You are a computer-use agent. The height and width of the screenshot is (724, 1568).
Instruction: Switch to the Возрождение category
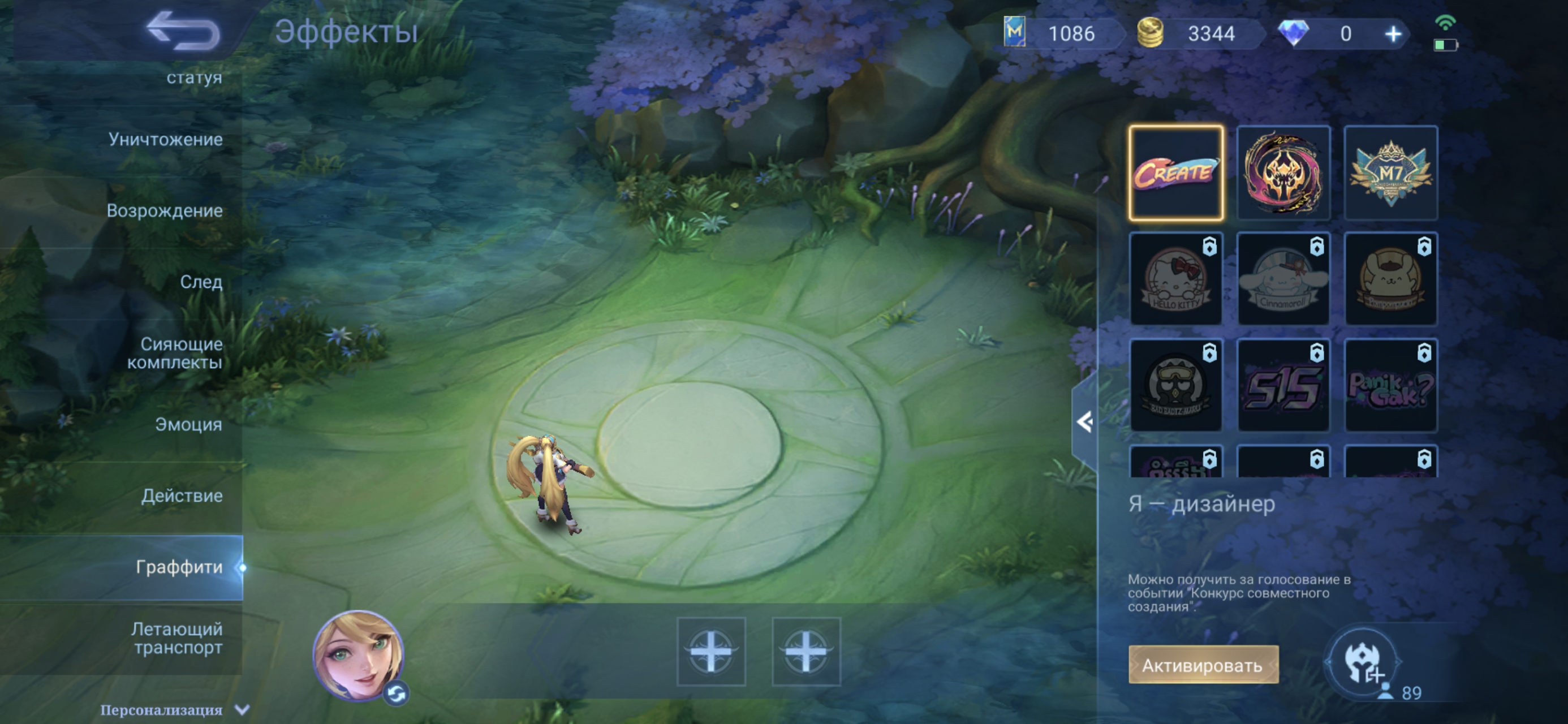tap(165, 210)
